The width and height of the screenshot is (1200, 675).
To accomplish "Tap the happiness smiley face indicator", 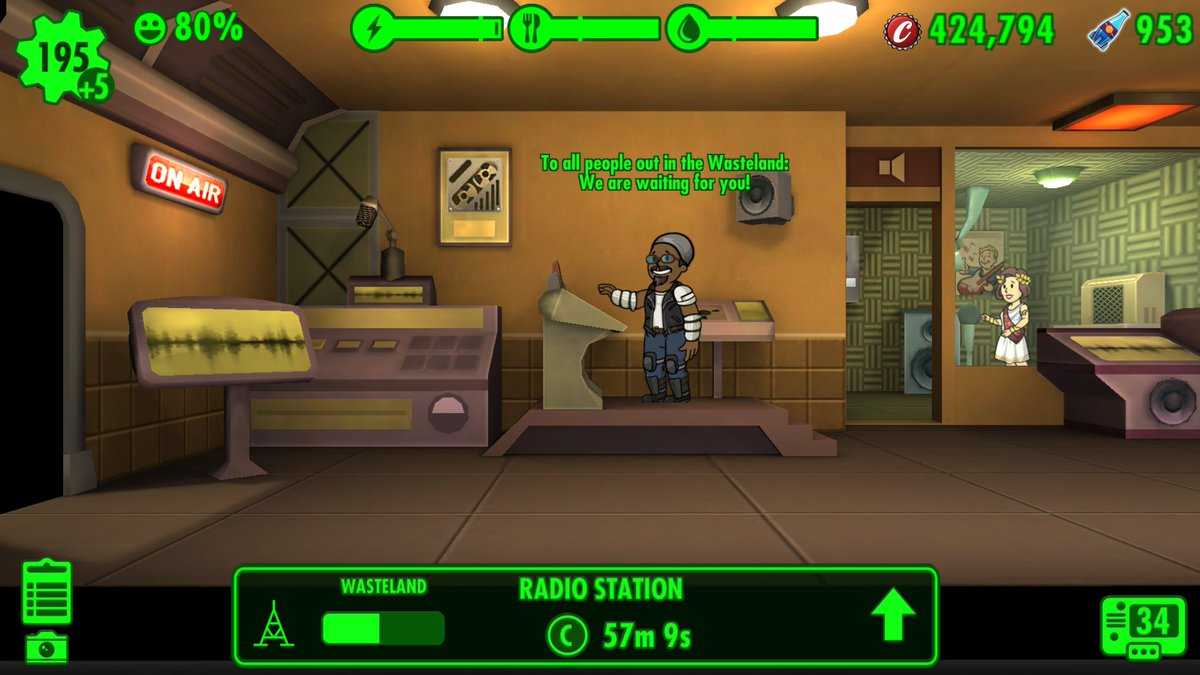I will click(150, 28).
